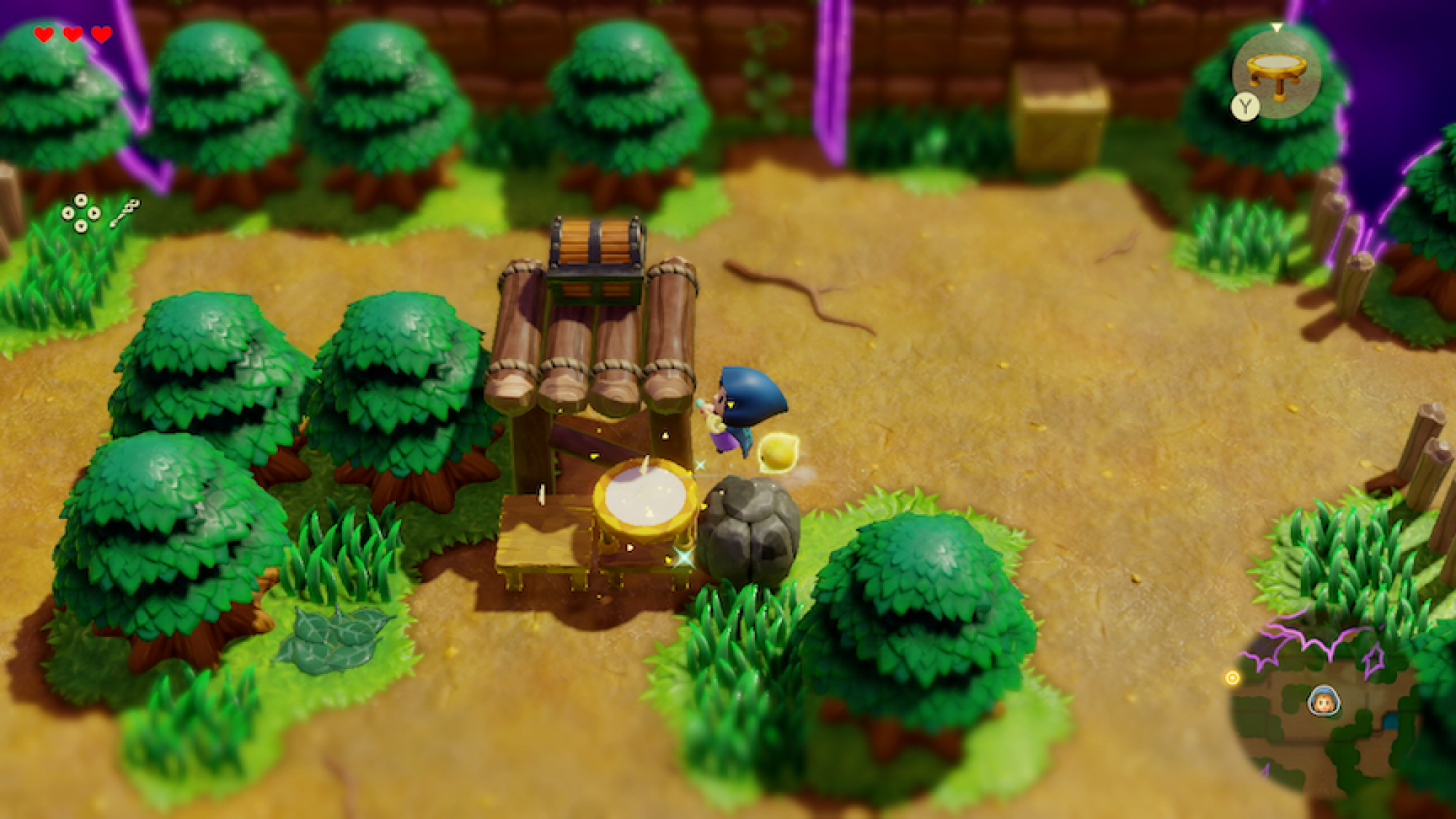Click the first red heart icon

tap(44, 33)
